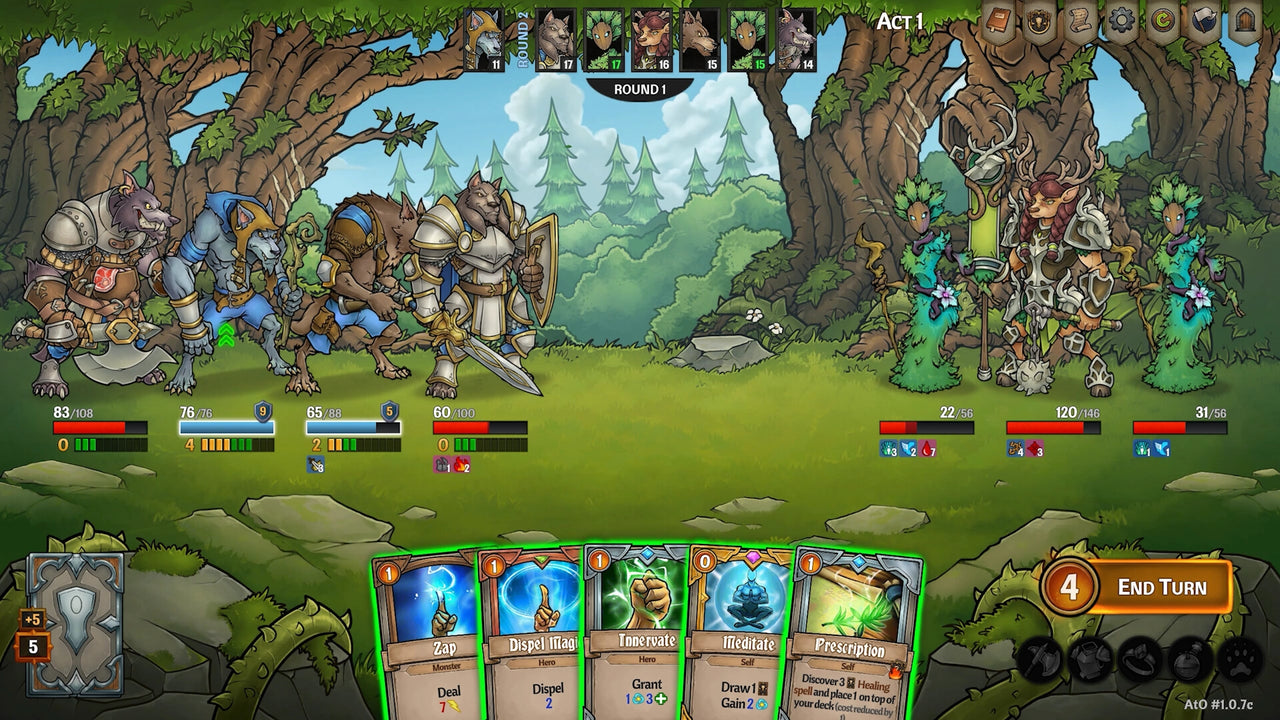Click the pet paw slot icon
This screenshot has height=720, width=1280.
tap(1240, 660)
